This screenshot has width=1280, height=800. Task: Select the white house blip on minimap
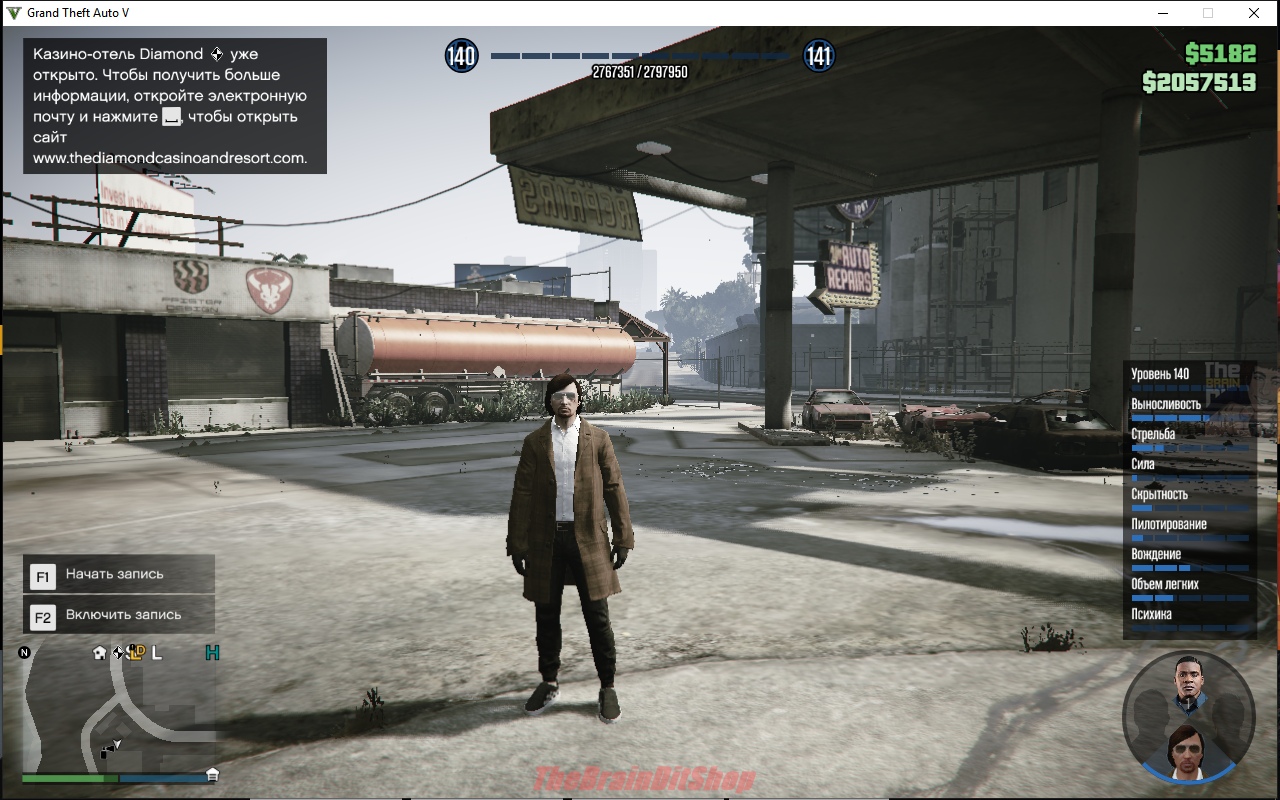99,653
